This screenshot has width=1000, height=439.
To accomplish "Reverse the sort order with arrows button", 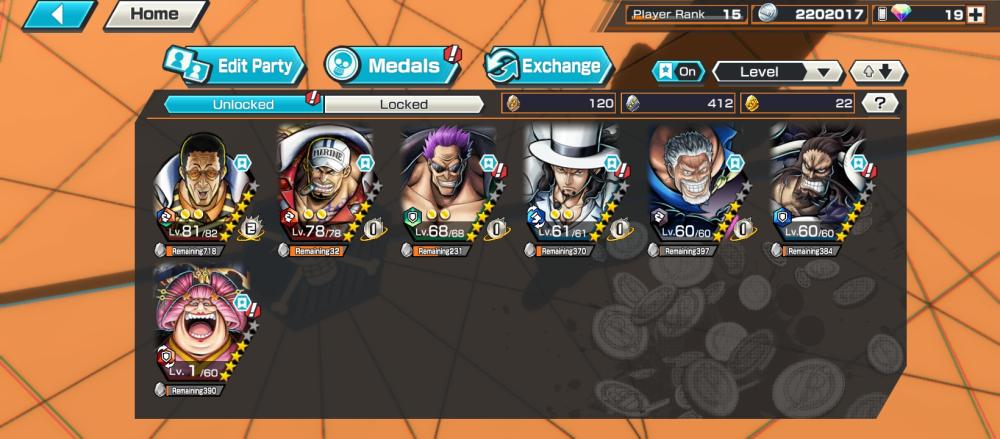I will [877, 72].
